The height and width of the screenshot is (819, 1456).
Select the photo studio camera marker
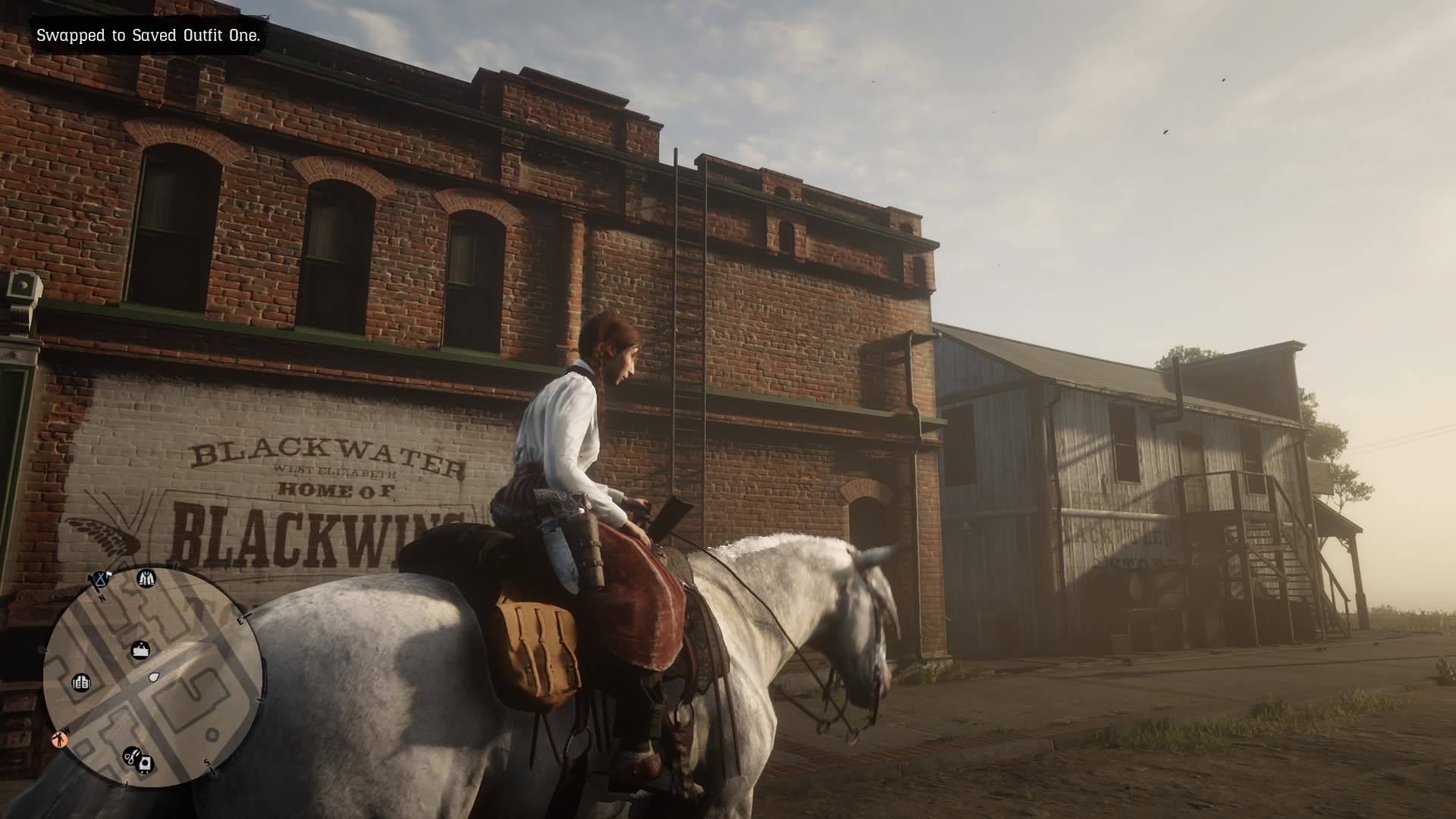[146, 764]
